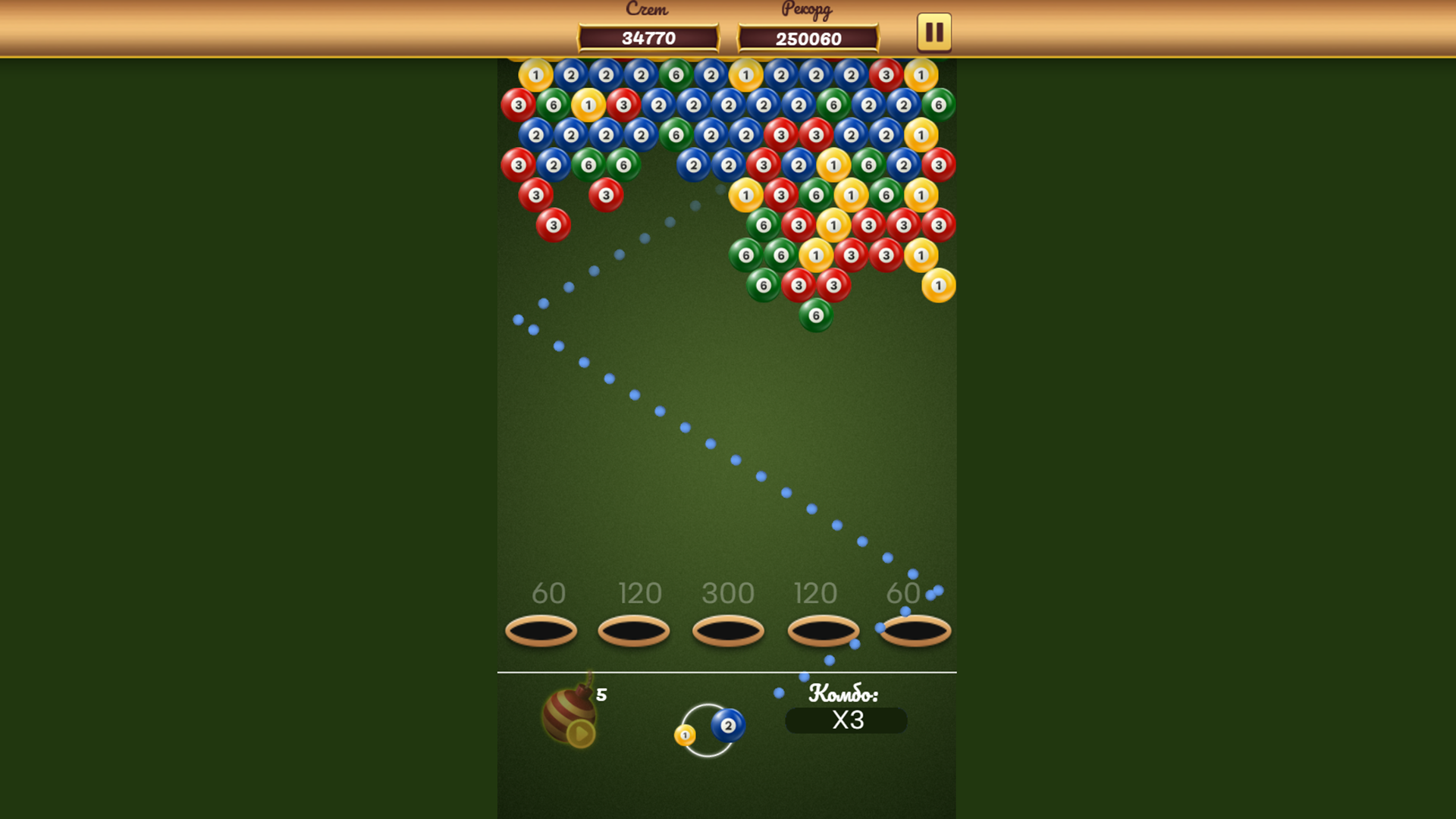
Task: Select the Счет header label
Action: (x=647, y=9)
